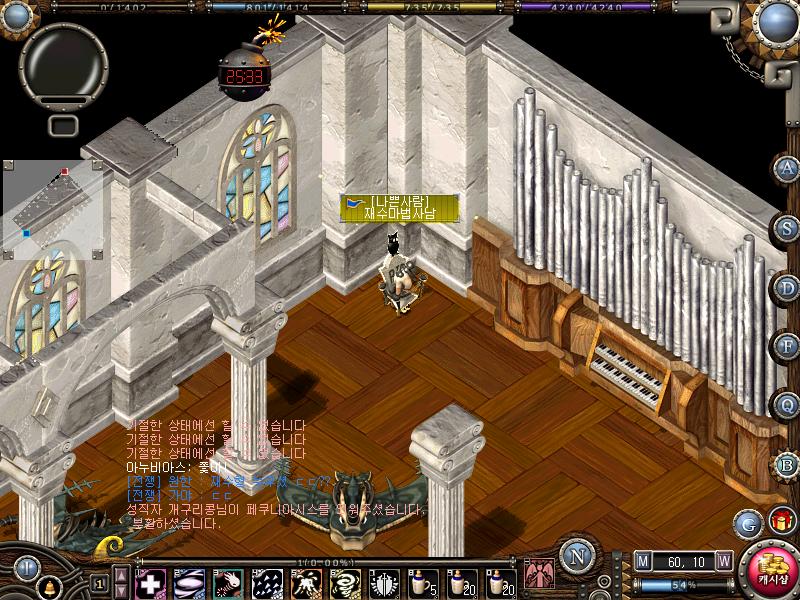Click the gear-shaped B button
Image resolution: width=800 pixels, height=600 pixels.
point(787,463)
